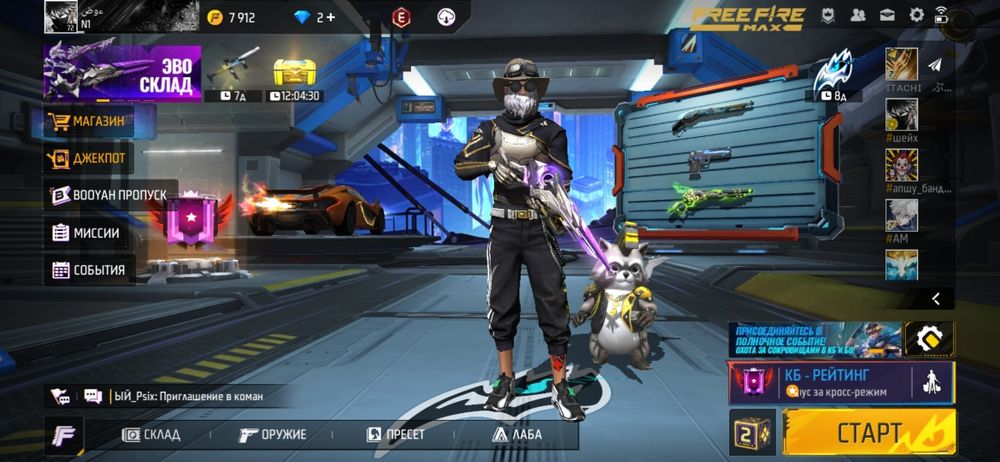Open the Эво Склад banner
This screenshot has width=1000, height=462.
(122, 72)
